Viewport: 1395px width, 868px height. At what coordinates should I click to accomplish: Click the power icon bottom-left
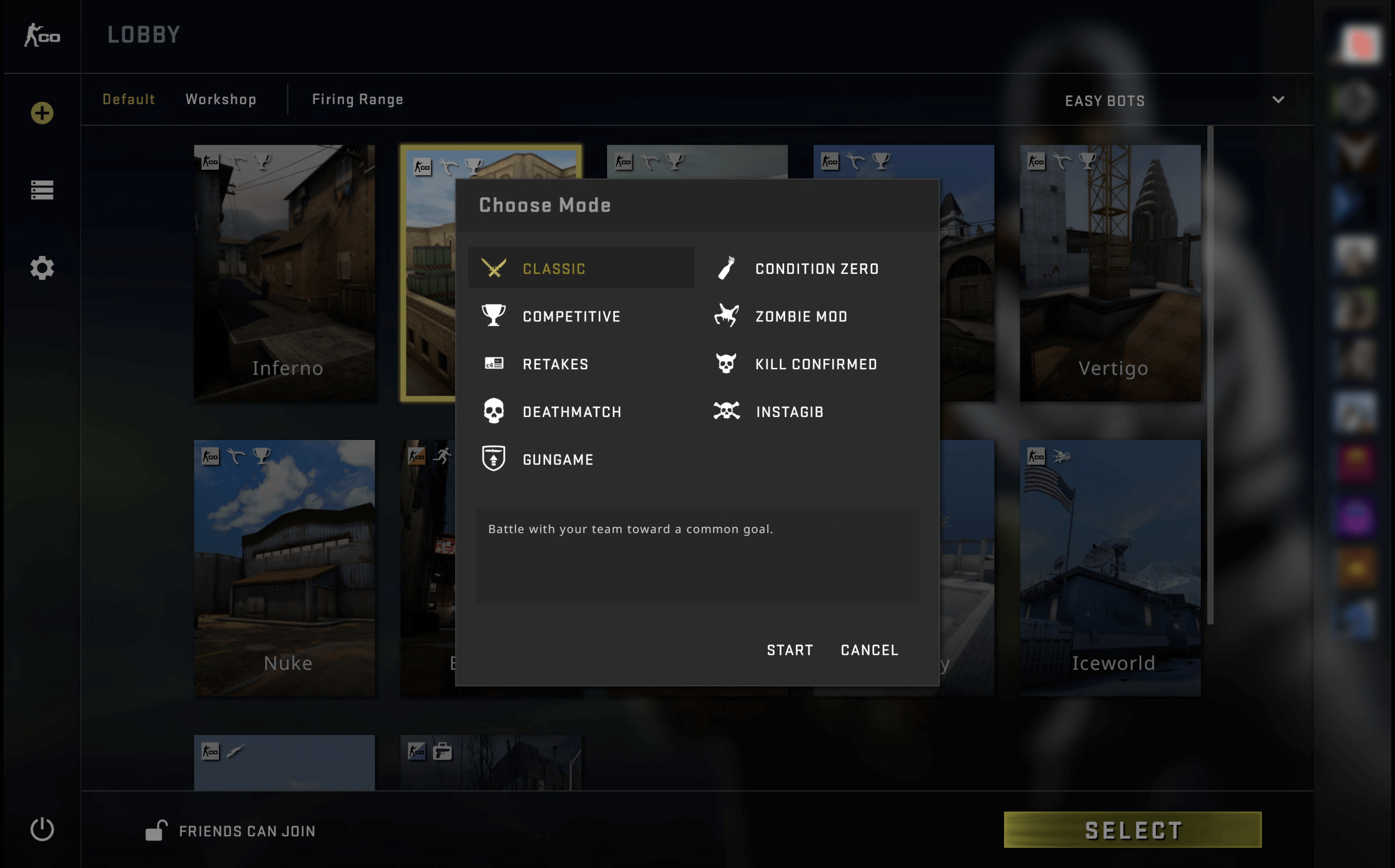click(42, 829)
